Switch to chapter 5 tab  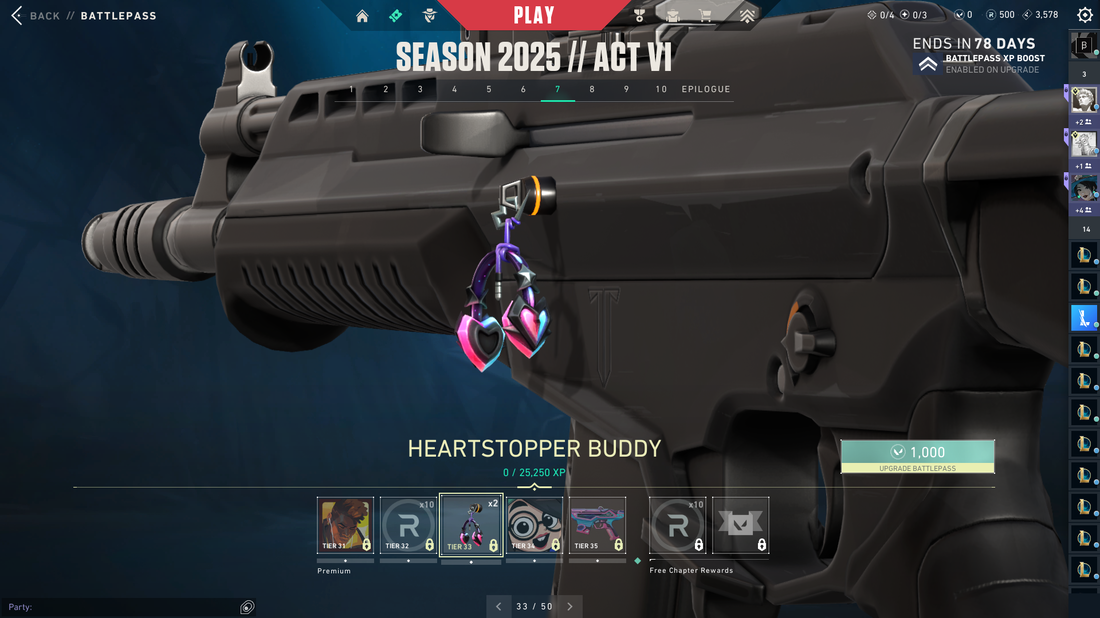pos(489,89)
